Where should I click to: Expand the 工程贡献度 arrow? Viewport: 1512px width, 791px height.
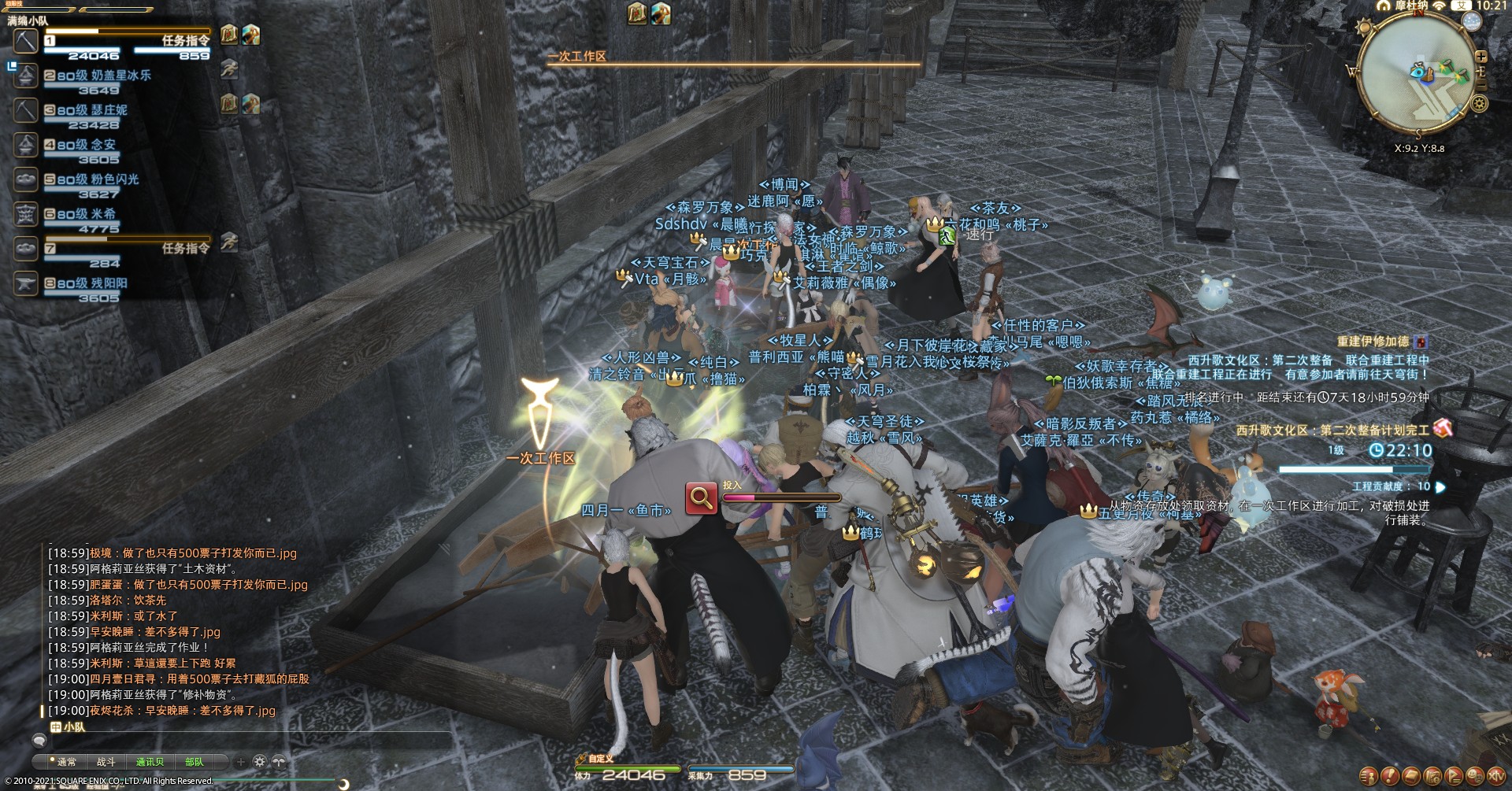point(1440,487)
